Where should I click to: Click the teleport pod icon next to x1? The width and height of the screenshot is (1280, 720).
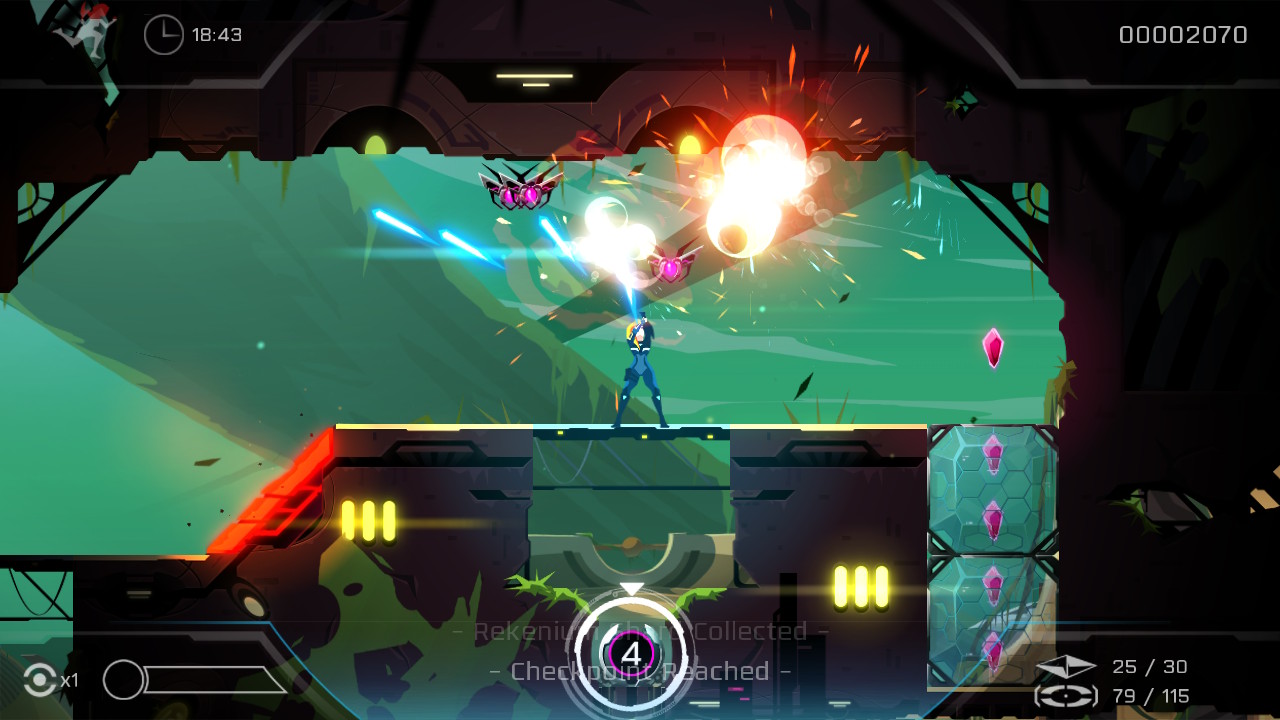click(39, 679)
